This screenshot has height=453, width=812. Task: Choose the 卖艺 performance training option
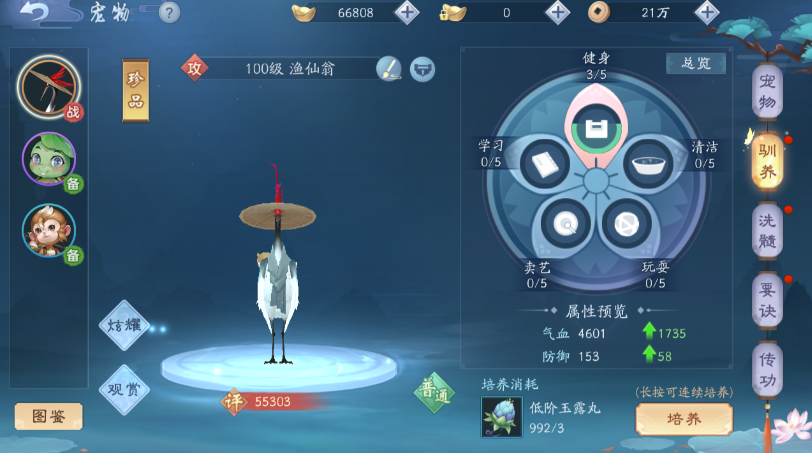(x=566, y=223)
